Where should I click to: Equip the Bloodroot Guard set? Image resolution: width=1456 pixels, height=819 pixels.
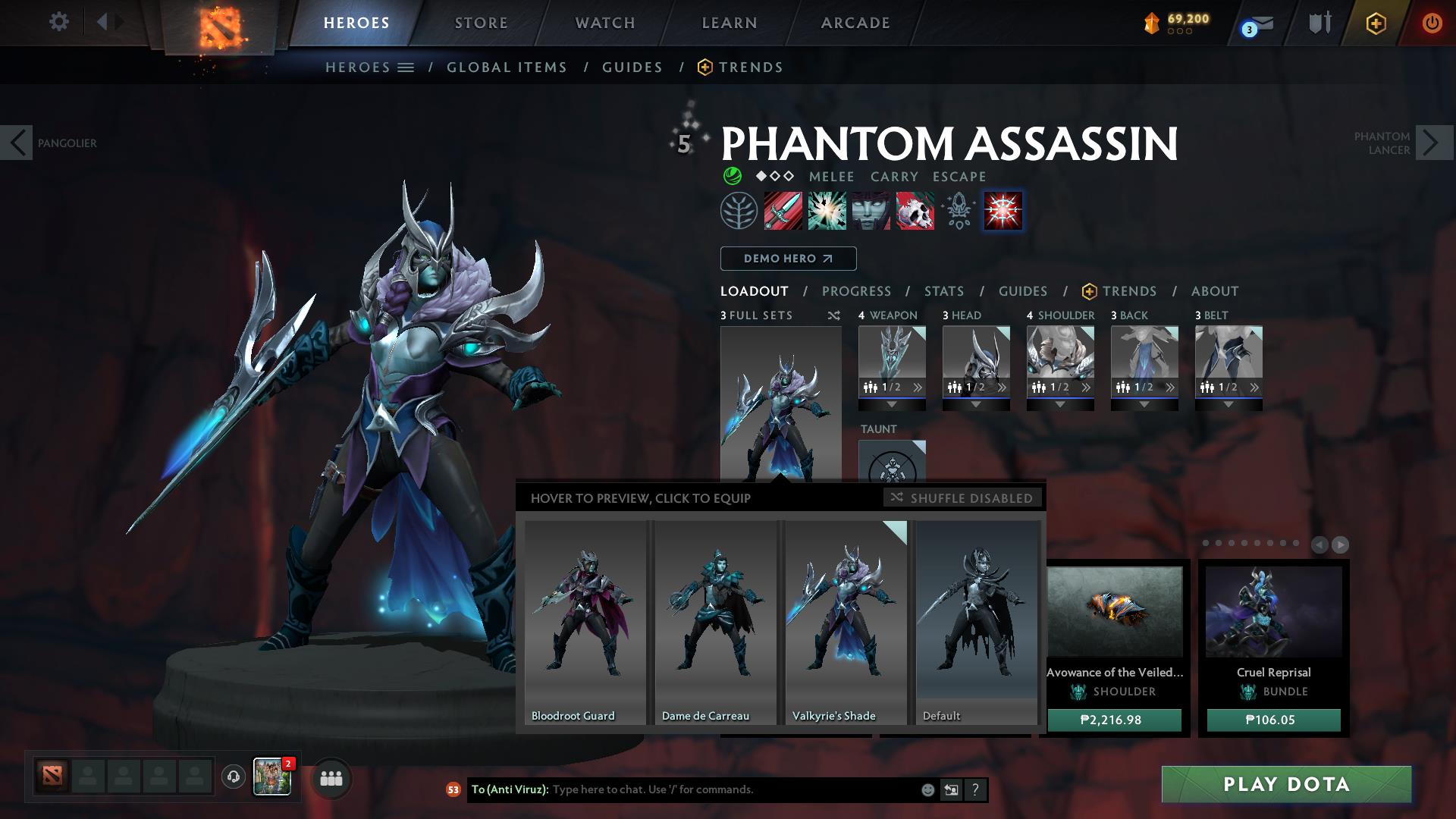coord(585,622)
